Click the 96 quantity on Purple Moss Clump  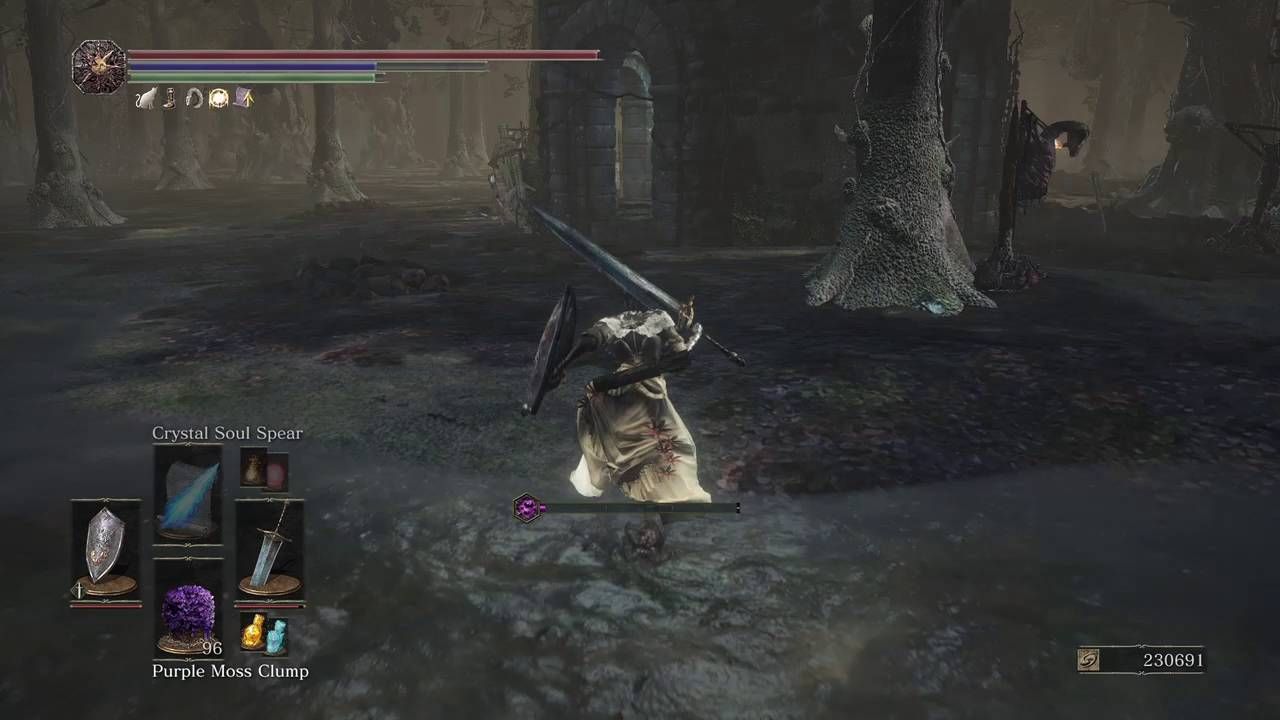pyautogui.click(x=212, y=648)
